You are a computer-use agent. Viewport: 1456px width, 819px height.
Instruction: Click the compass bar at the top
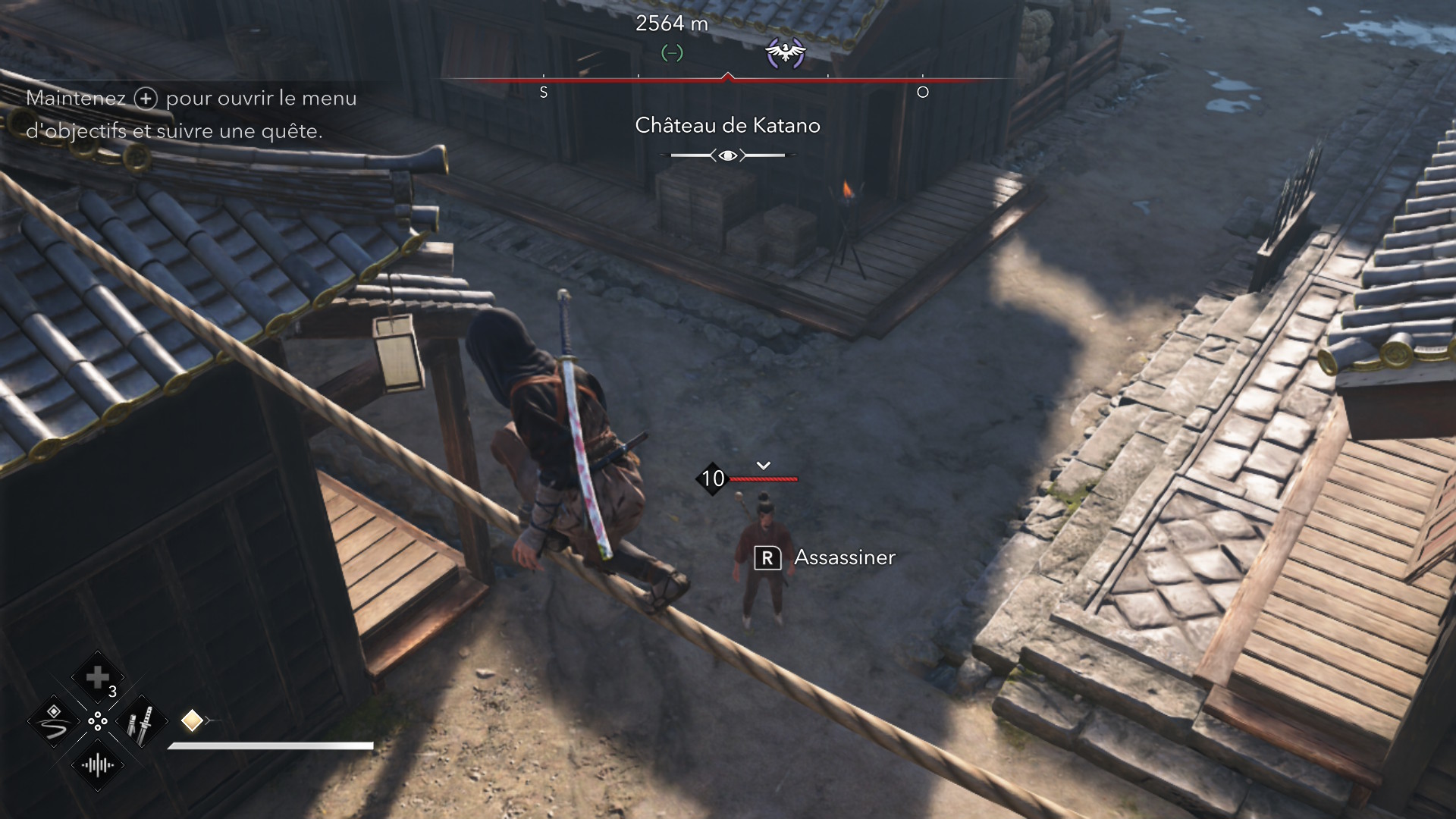pyautogui.click(x=728, y=79)
